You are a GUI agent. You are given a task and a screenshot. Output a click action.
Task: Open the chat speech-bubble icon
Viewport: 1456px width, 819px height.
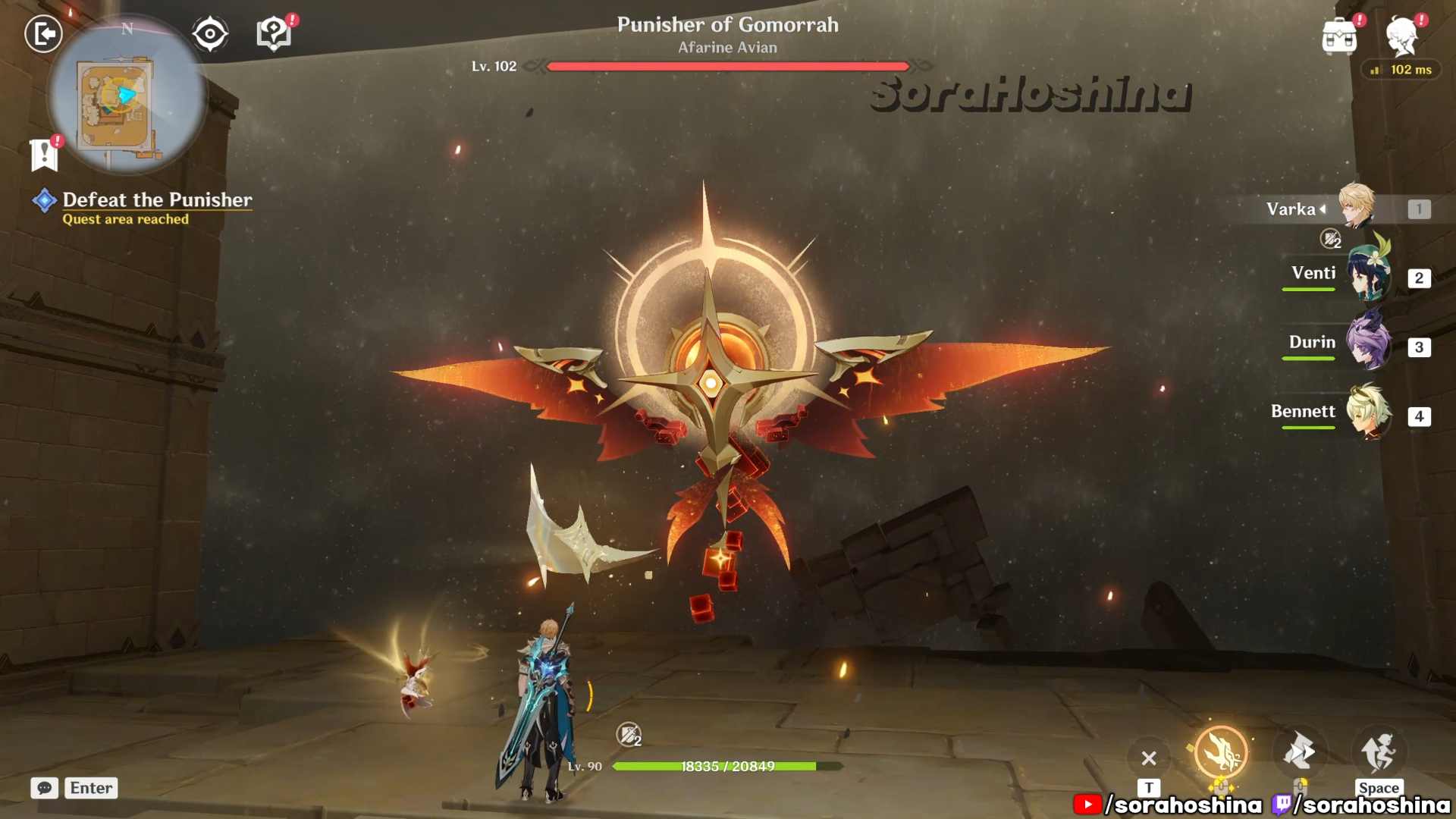[x=45, y=788]
